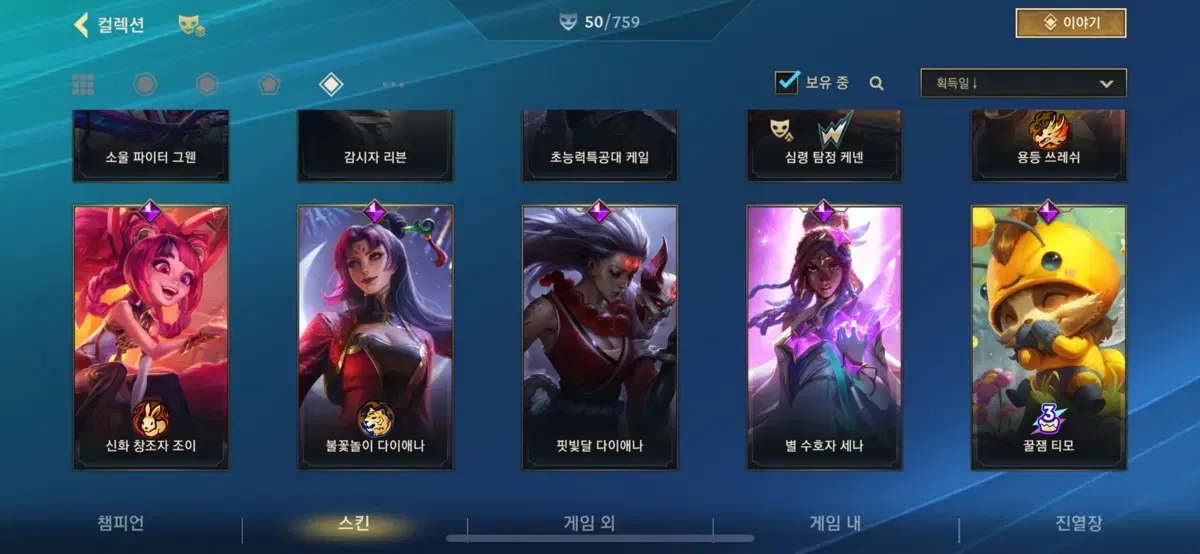Switch to the 챔피언 tab

121,523
